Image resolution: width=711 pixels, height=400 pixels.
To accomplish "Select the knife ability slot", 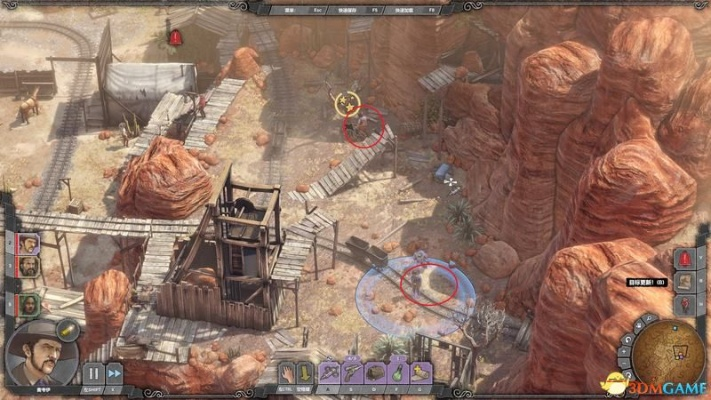I will pos(330,372).
